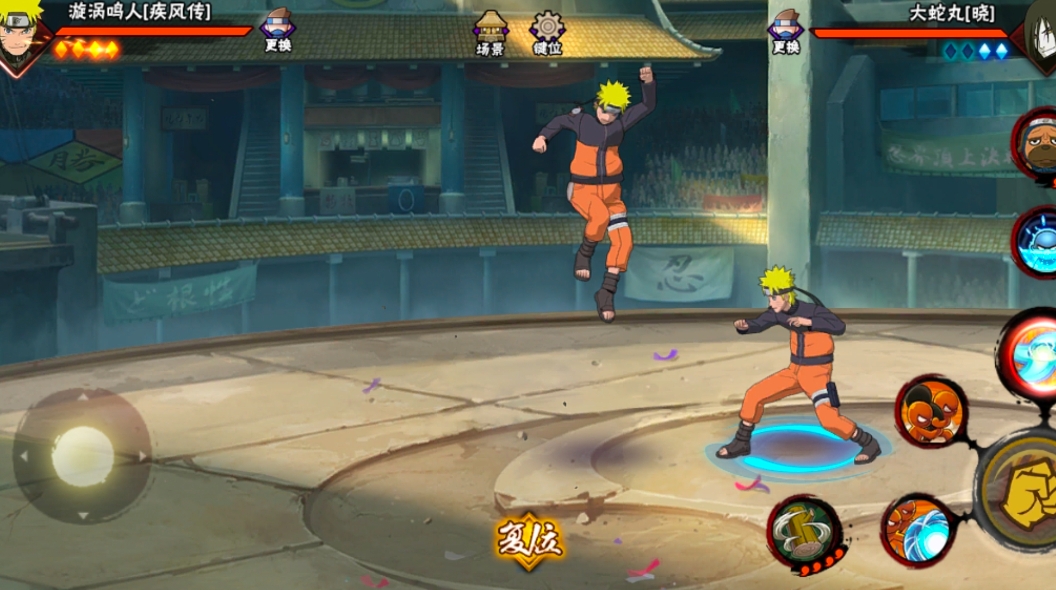Trigger the red-ringed ultimate ability
This screenshot has height=590, width=1056.
(1030, 356)
